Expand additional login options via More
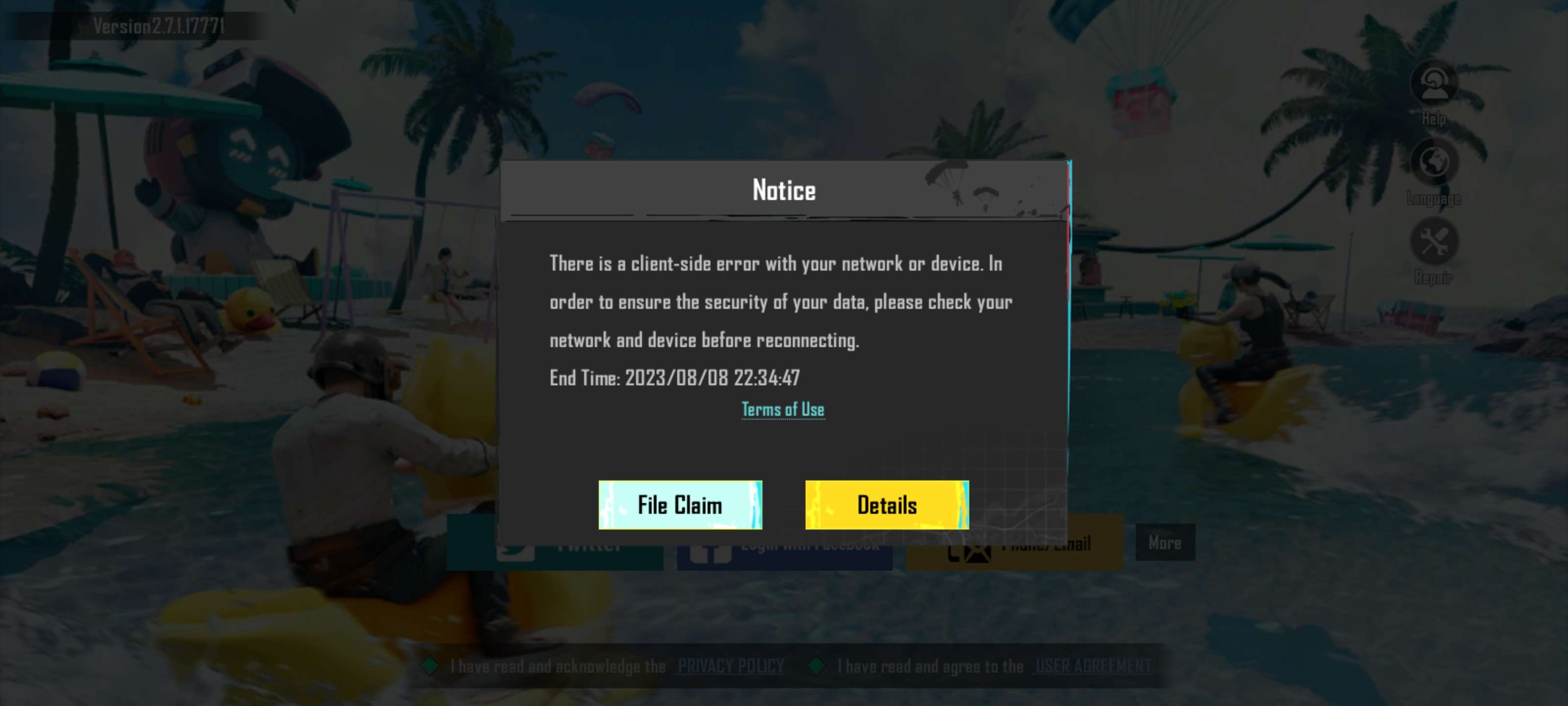 (x=1166, y=543)
